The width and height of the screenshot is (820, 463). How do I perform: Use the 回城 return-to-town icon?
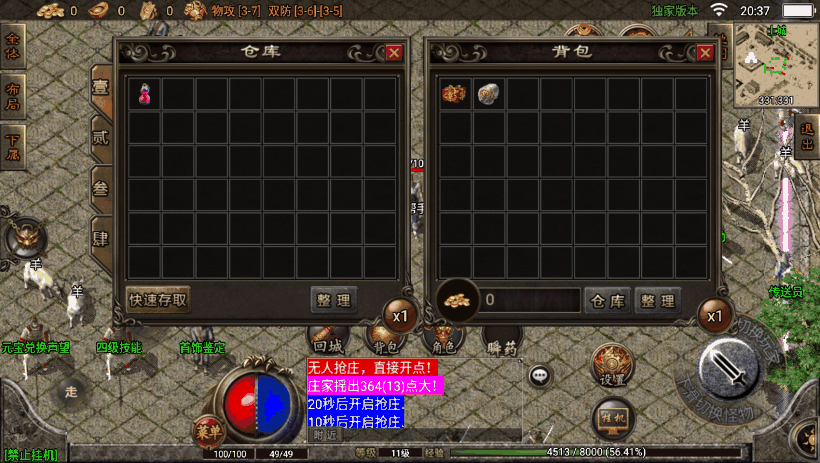(x=326, y=339)
